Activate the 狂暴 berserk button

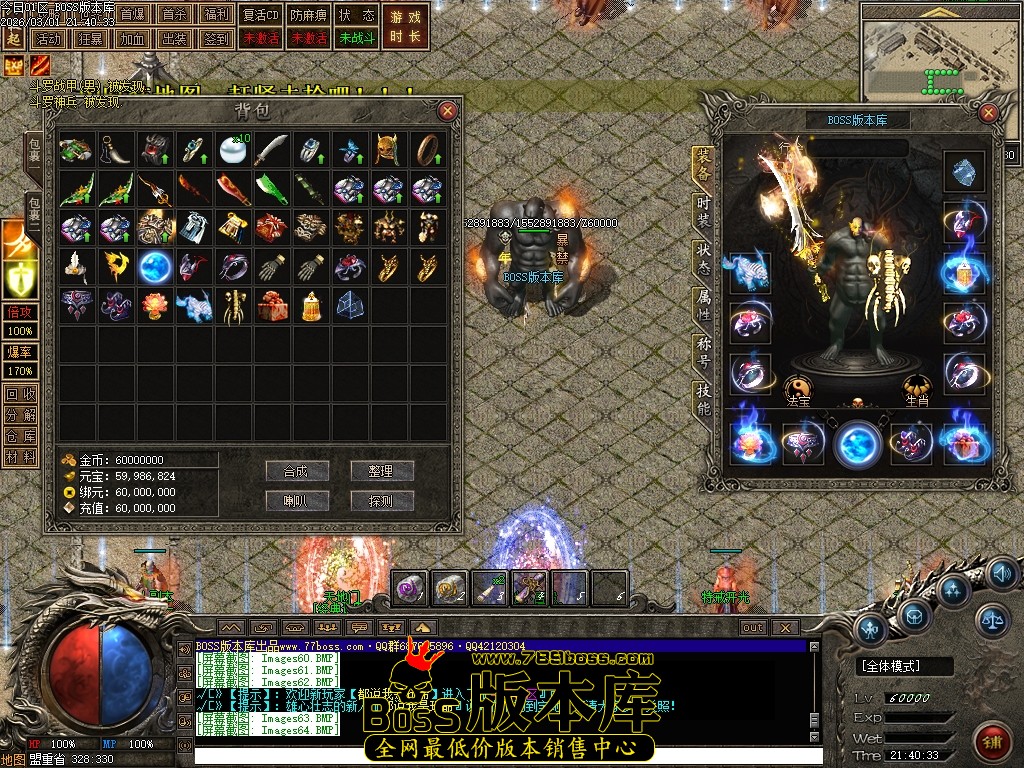coord(90,39)
